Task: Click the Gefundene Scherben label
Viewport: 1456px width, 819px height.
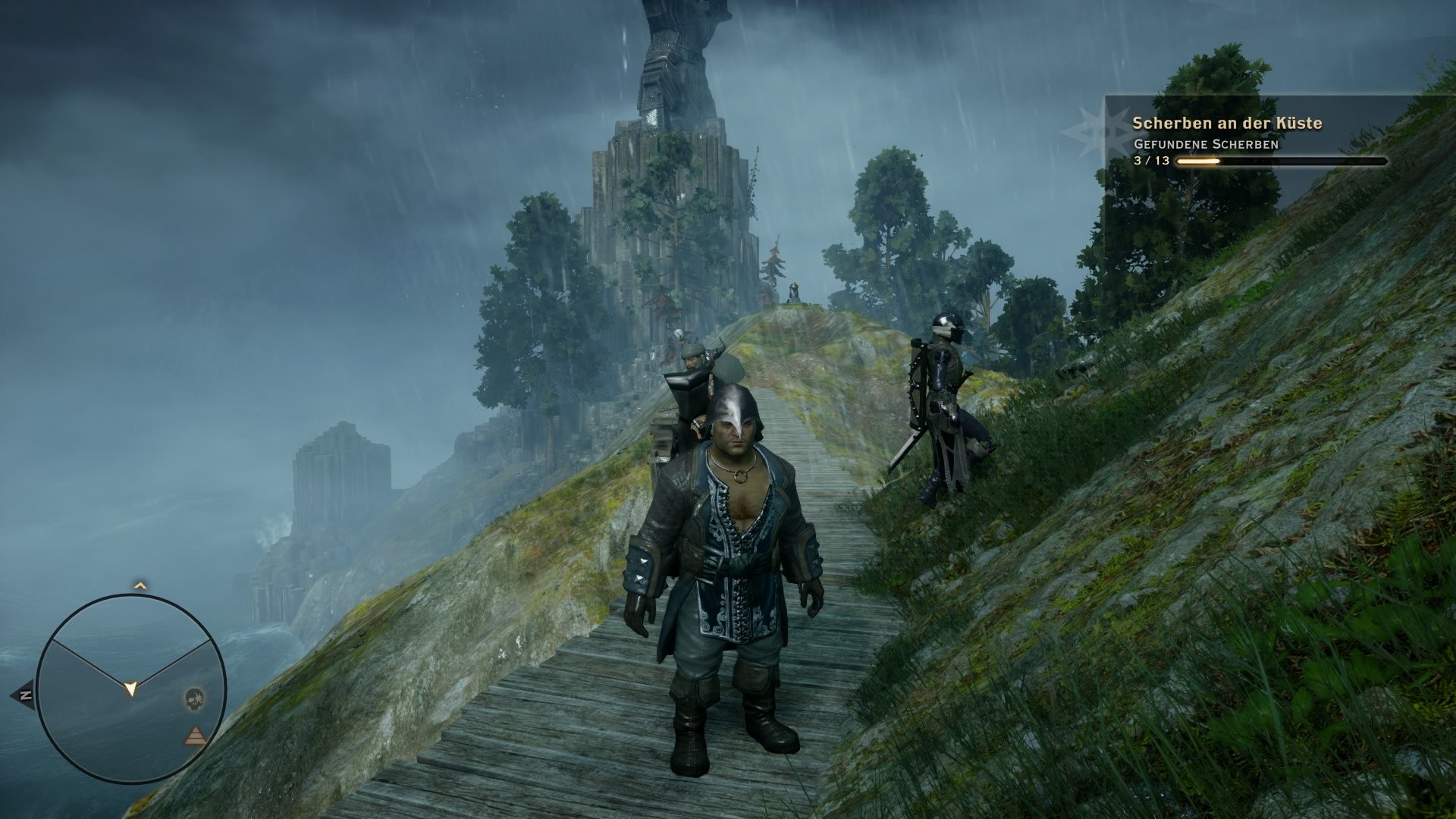Action: point(1207,144)
